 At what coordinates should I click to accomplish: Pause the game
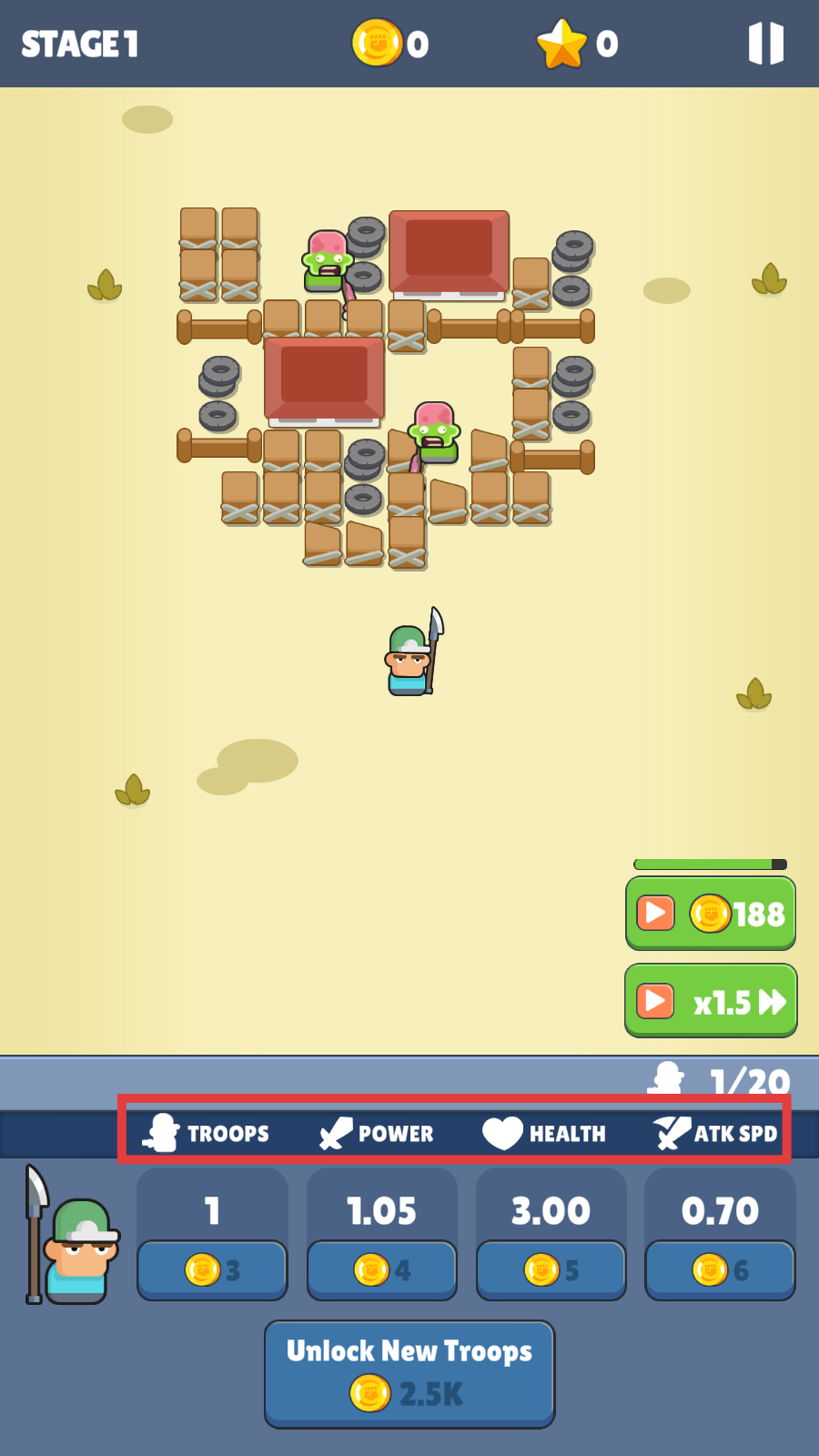click(x=765, y=44)
